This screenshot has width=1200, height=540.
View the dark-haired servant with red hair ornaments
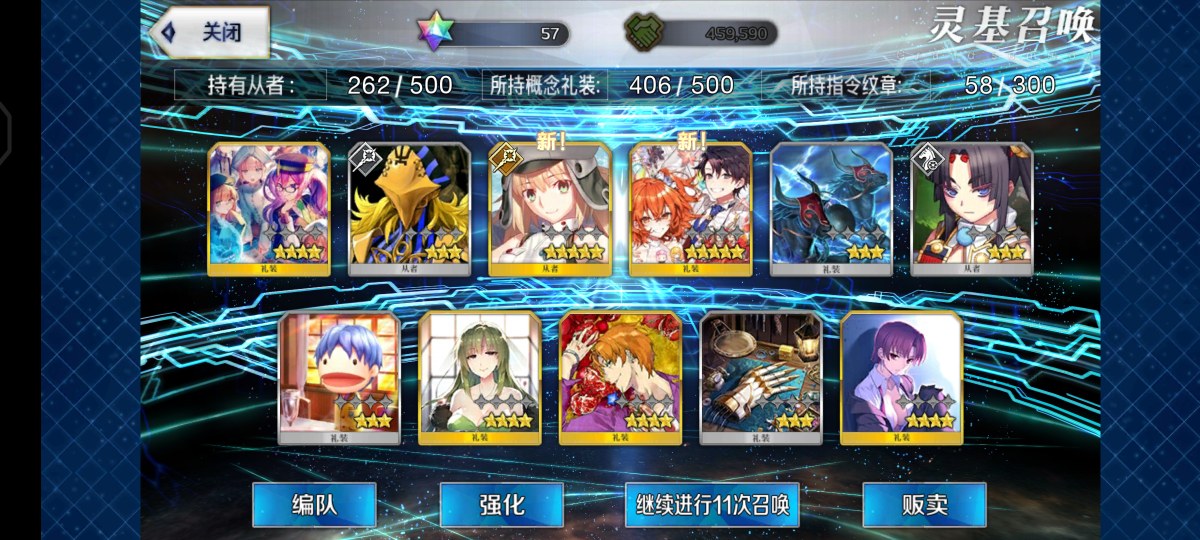pos(971,208)
